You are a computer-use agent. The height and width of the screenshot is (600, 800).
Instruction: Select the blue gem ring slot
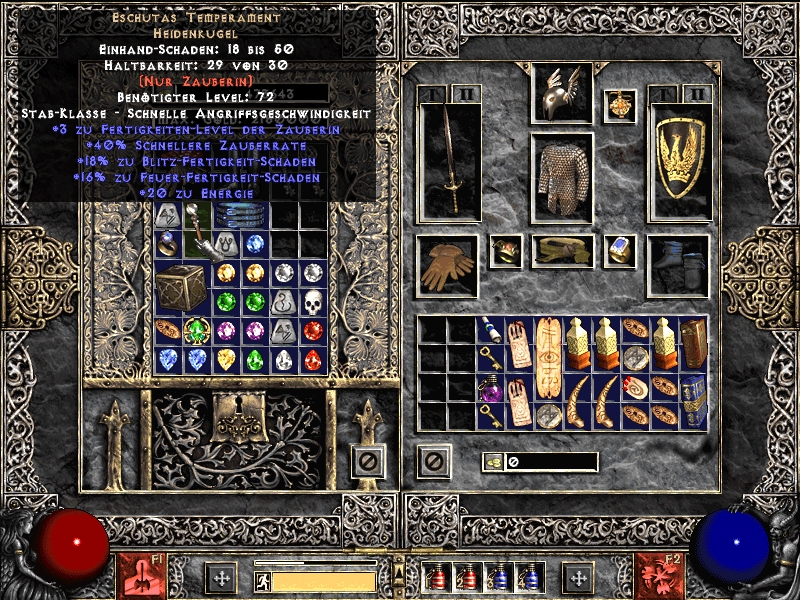coord(620,250)
